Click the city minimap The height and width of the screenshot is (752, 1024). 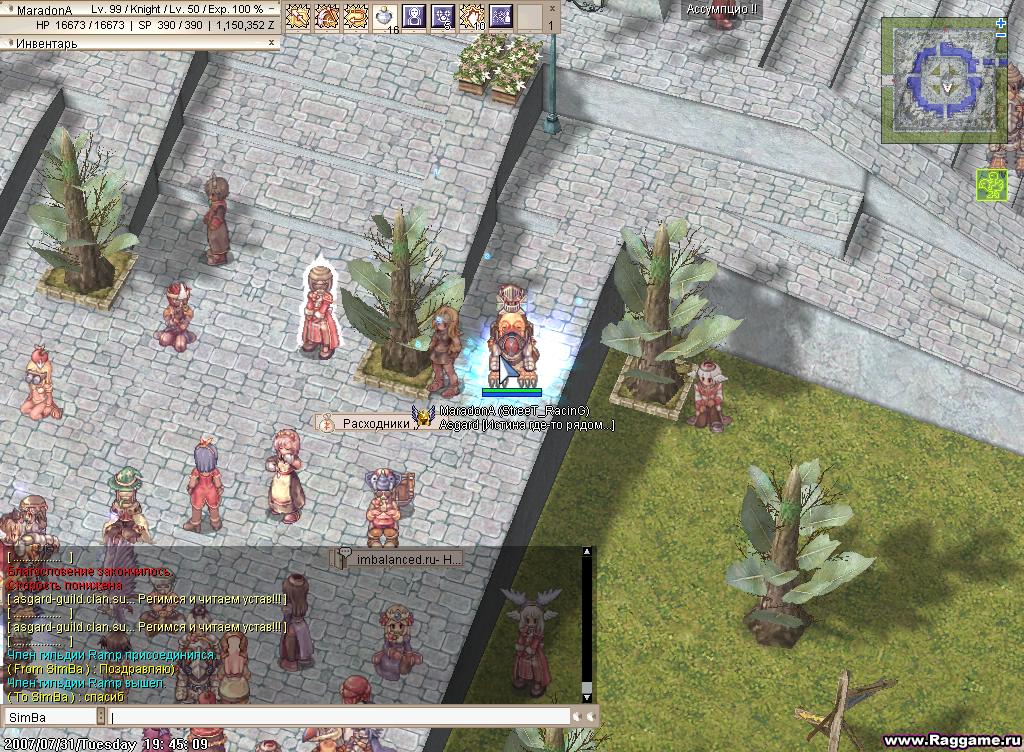(x=939, y=78)
